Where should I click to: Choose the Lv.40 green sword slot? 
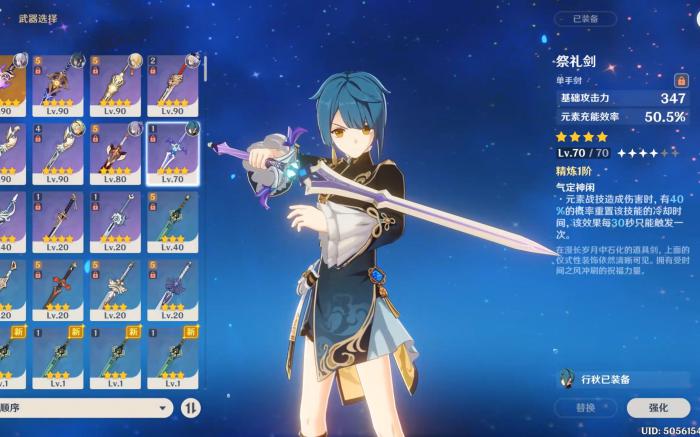pyautogui.click(x=173, y=221)
